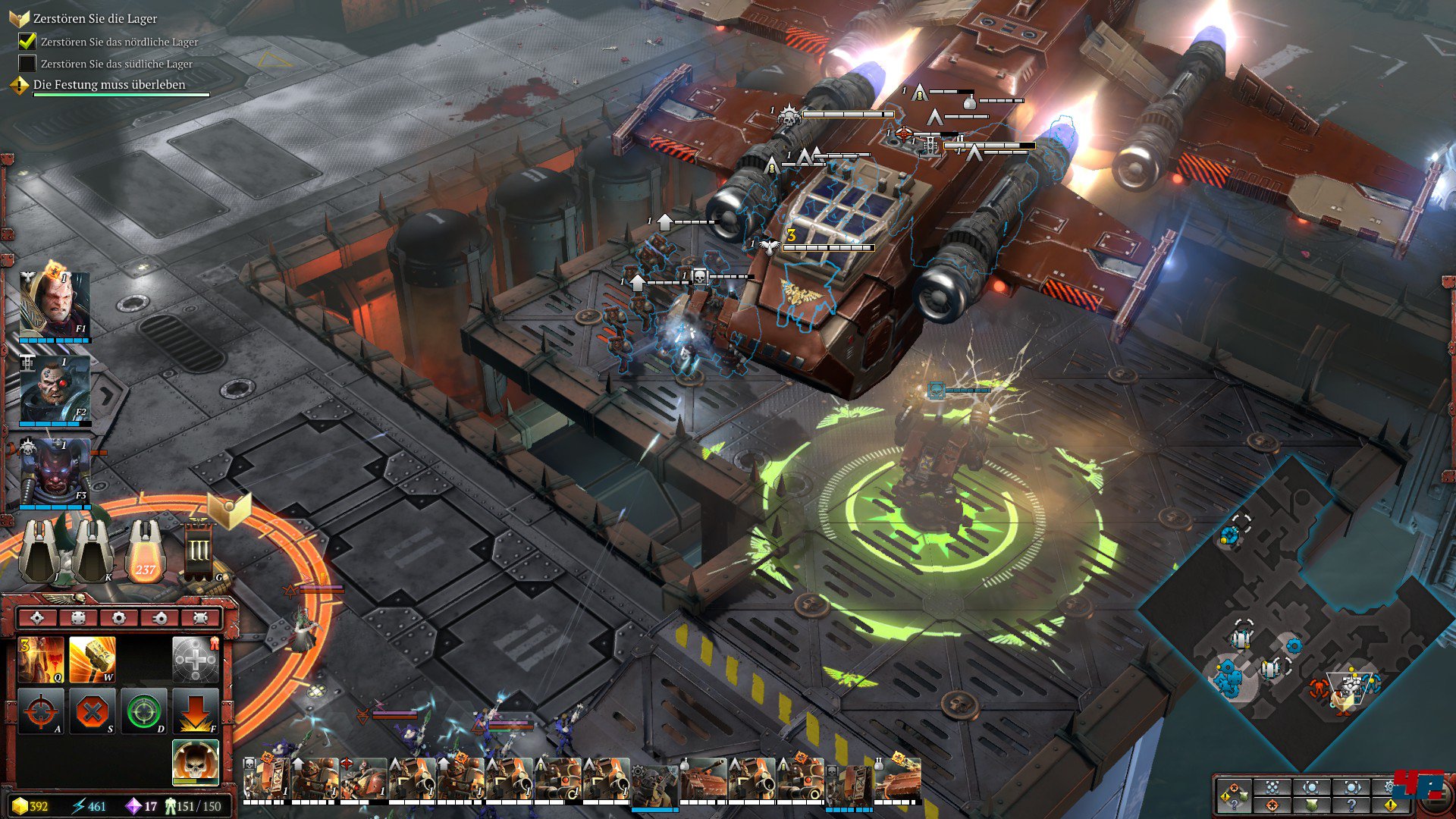Screen dimensions: 1456x819
Task: Click the blue question mark ping button
Action: (1351, 805)
